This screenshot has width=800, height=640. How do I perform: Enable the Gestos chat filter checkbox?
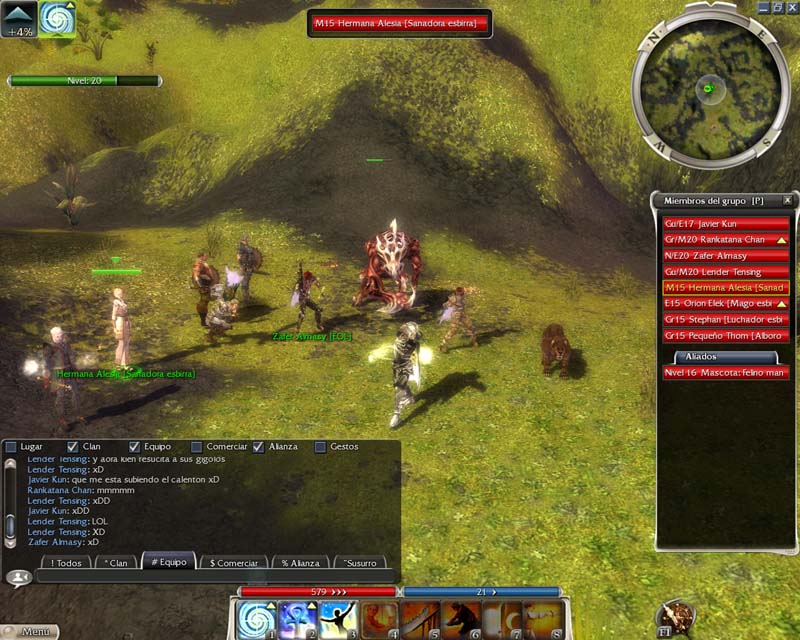pos(321,446)
